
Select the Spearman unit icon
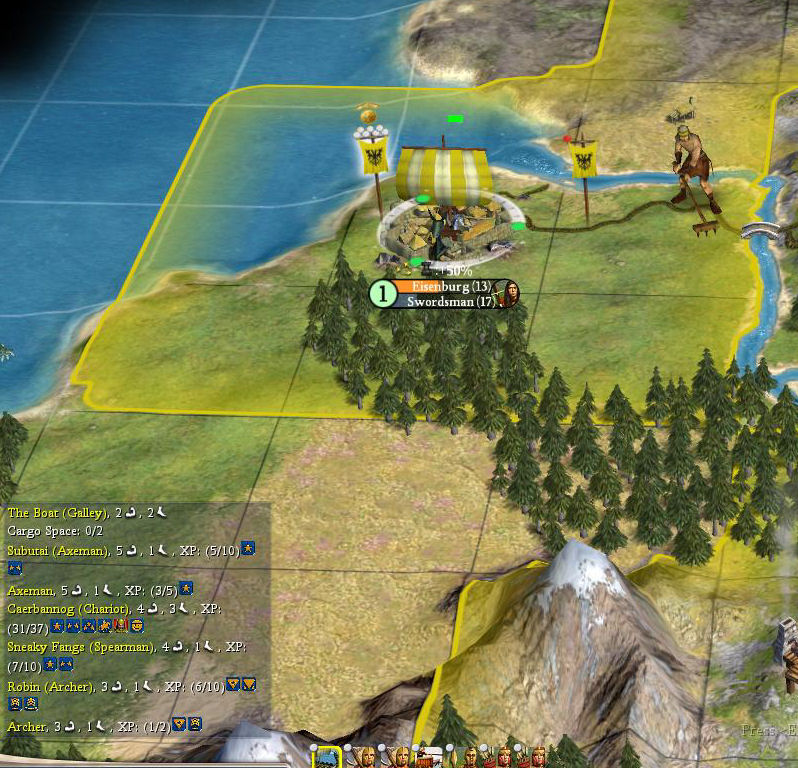click(x=468, y=758)
